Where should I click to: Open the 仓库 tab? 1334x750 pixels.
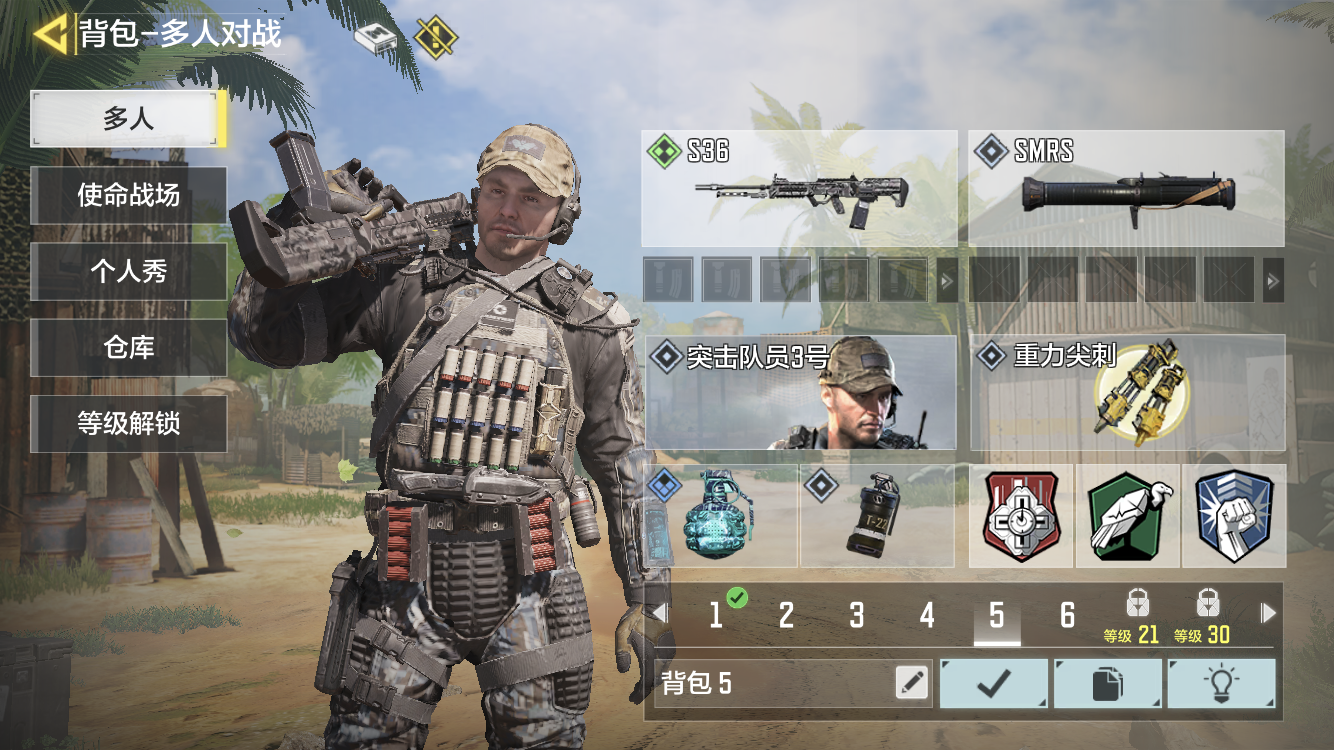[129, 347]
